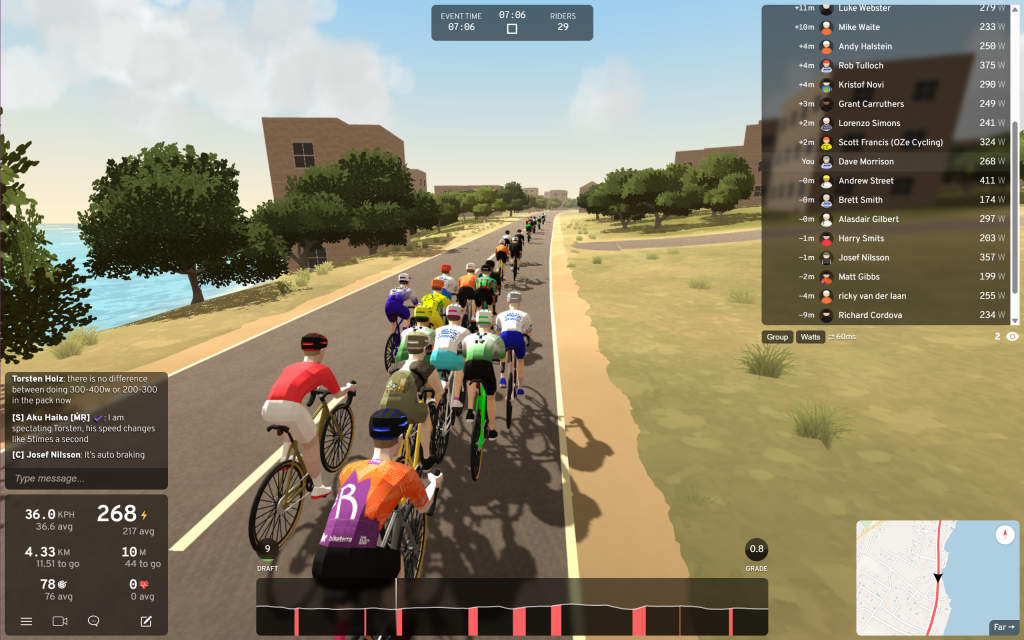Image resolution: width=1024 pixels, height=640 pixels.
Task: Choose Scott Francis (OZe Cycling) row
Action: coord(888,142)
